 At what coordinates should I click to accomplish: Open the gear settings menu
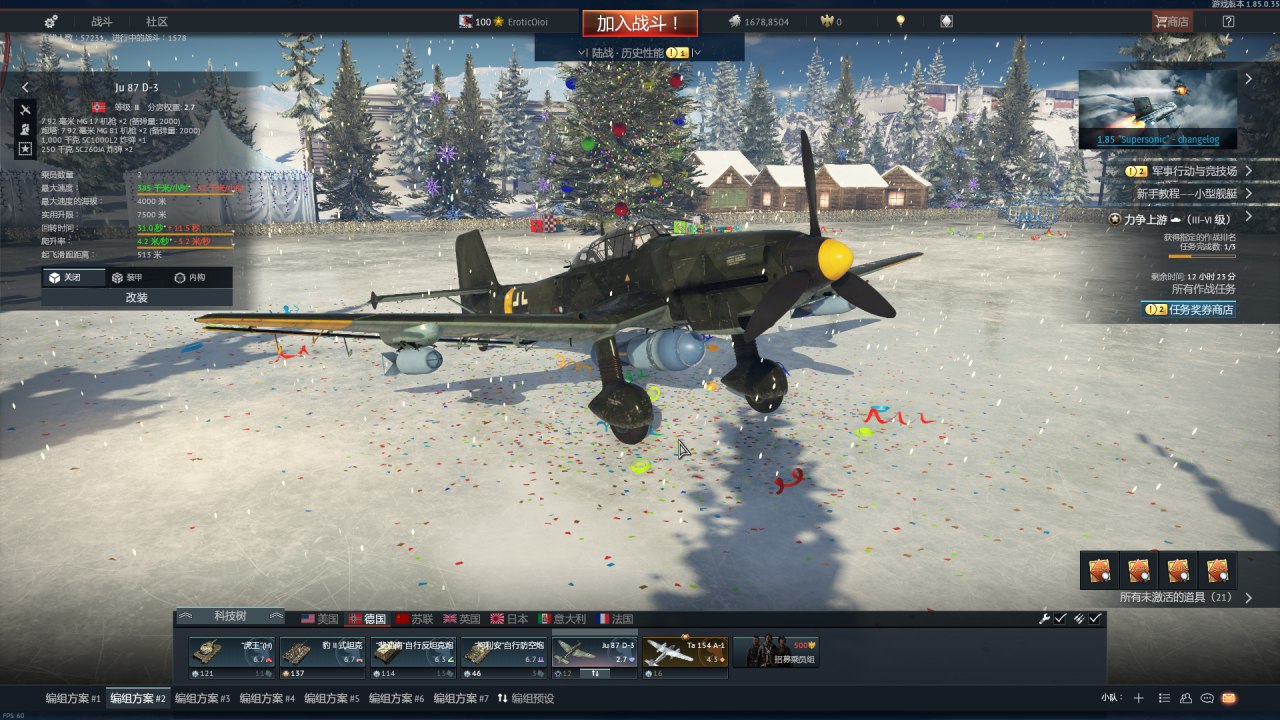[x=51, y=21]
